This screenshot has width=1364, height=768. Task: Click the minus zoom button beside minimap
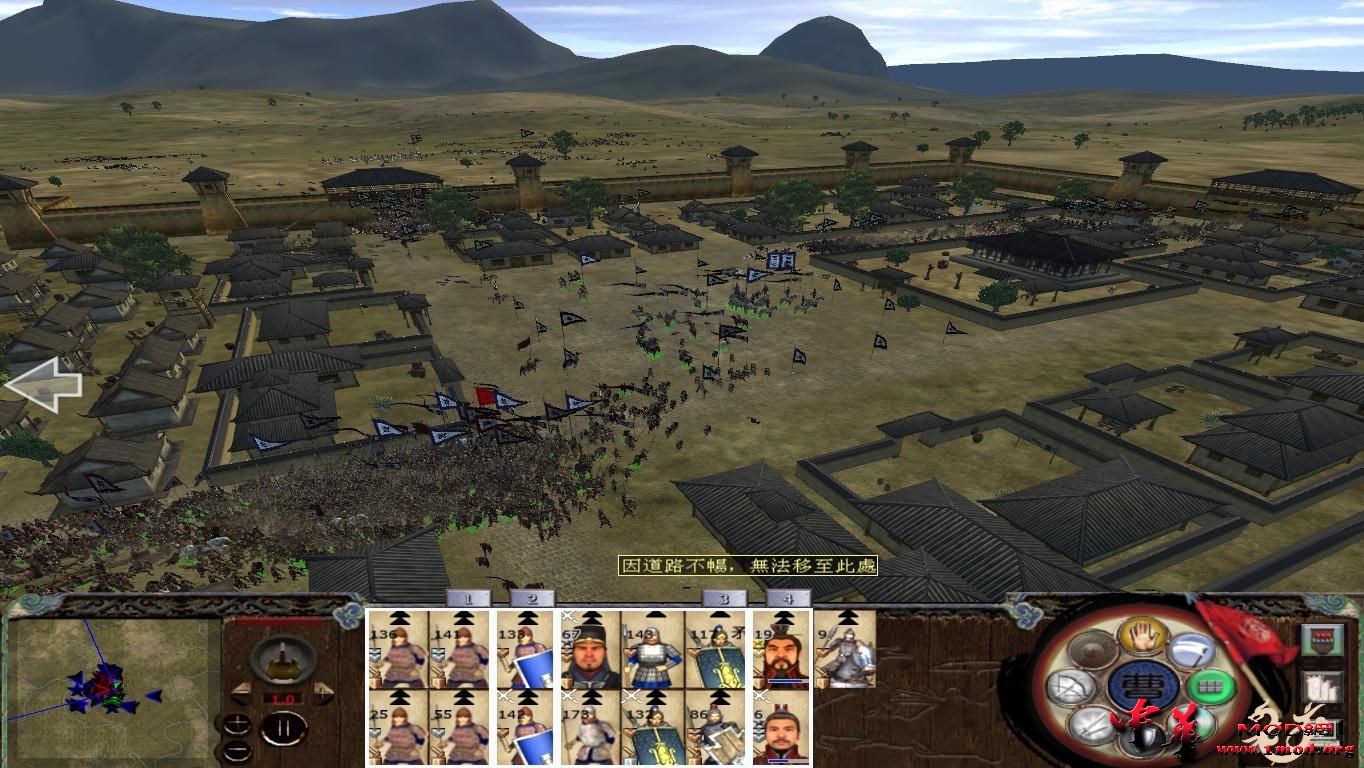(237, 751)
